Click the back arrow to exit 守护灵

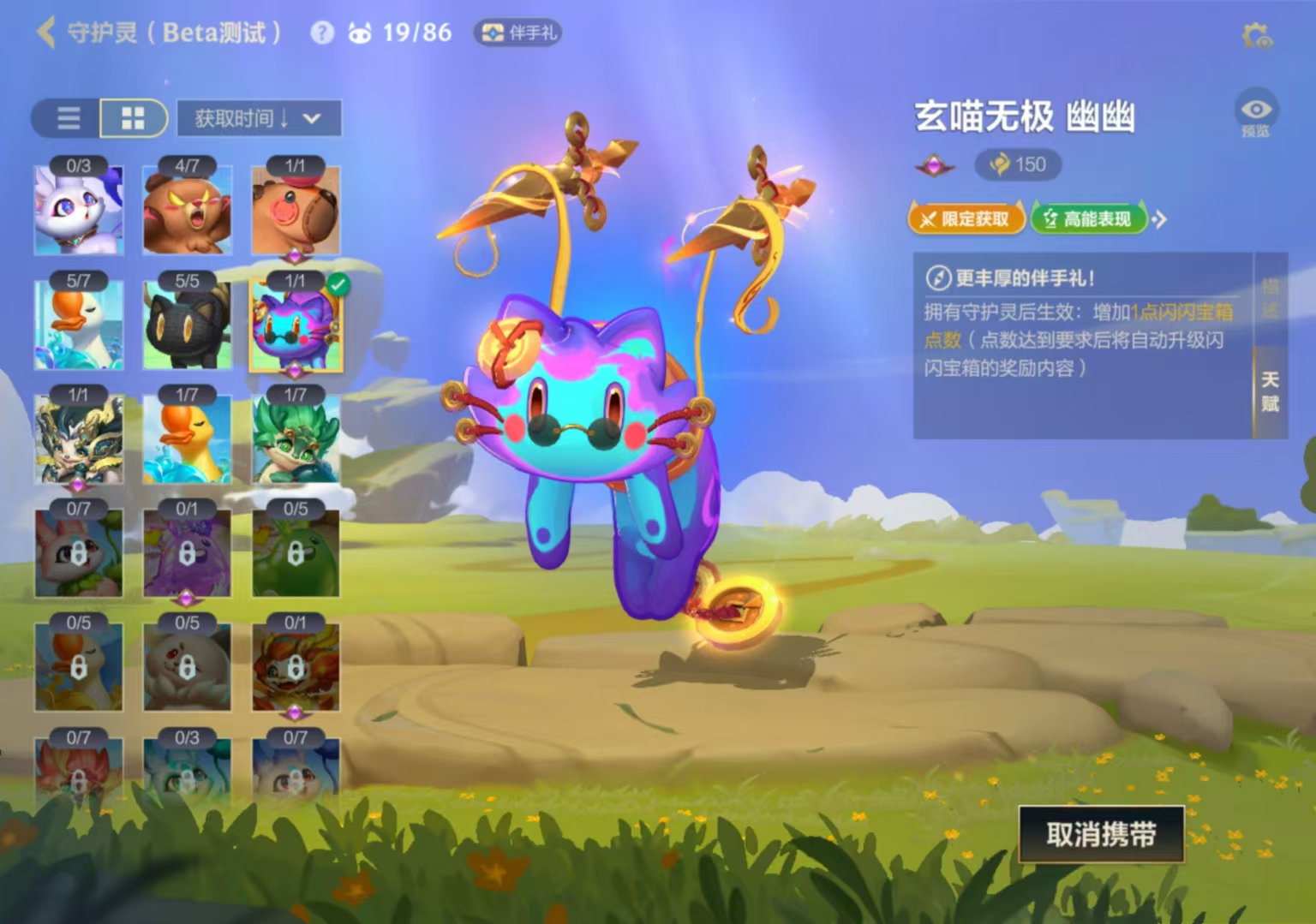click(45, 33)
